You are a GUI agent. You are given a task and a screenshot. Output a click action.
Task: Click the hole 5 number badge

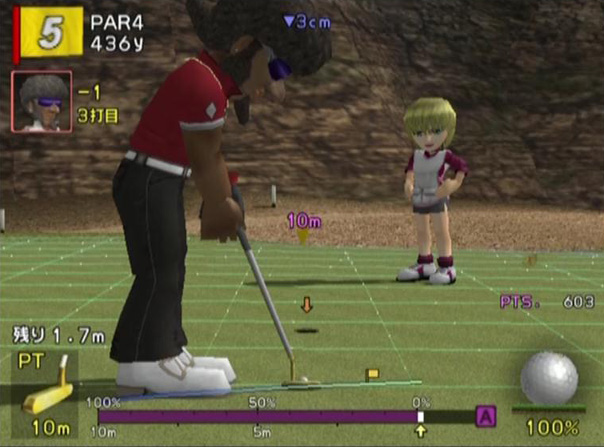tap(49, 32)
